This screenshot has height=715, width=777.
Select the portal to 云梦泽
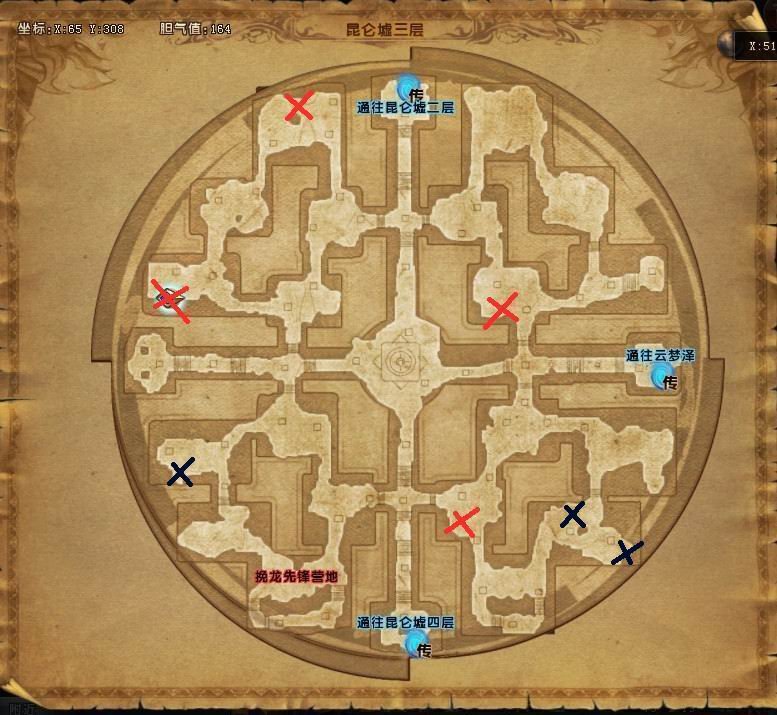[661, 375]
